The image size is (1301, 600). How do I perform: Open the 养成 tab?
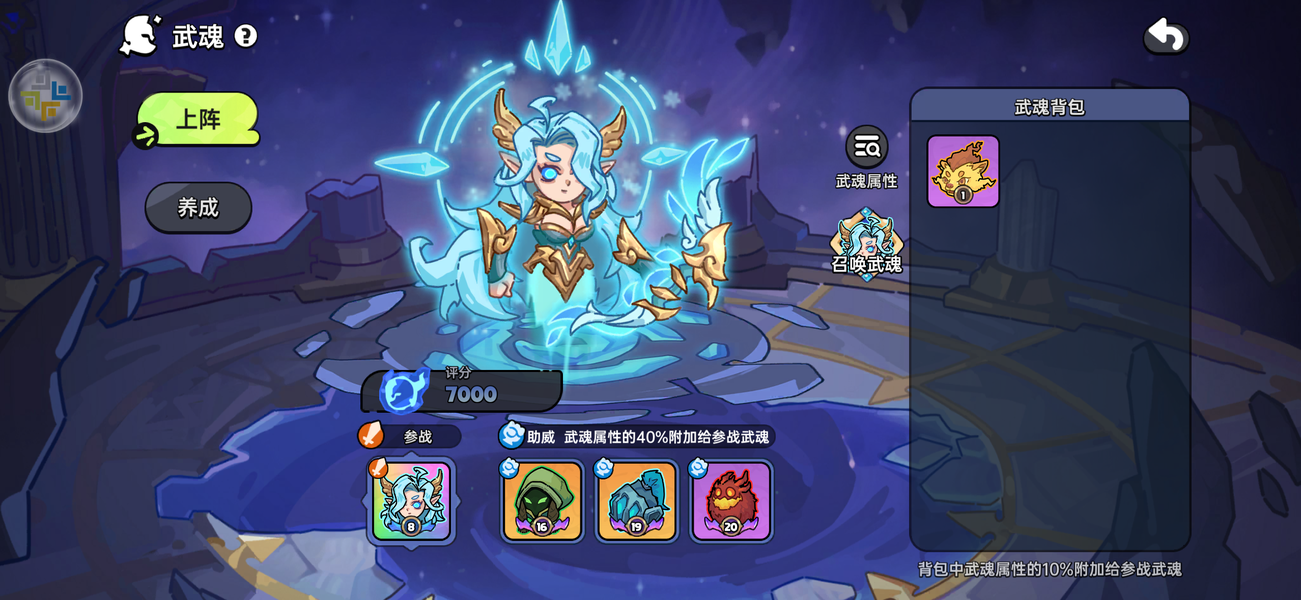click(198, 207)
